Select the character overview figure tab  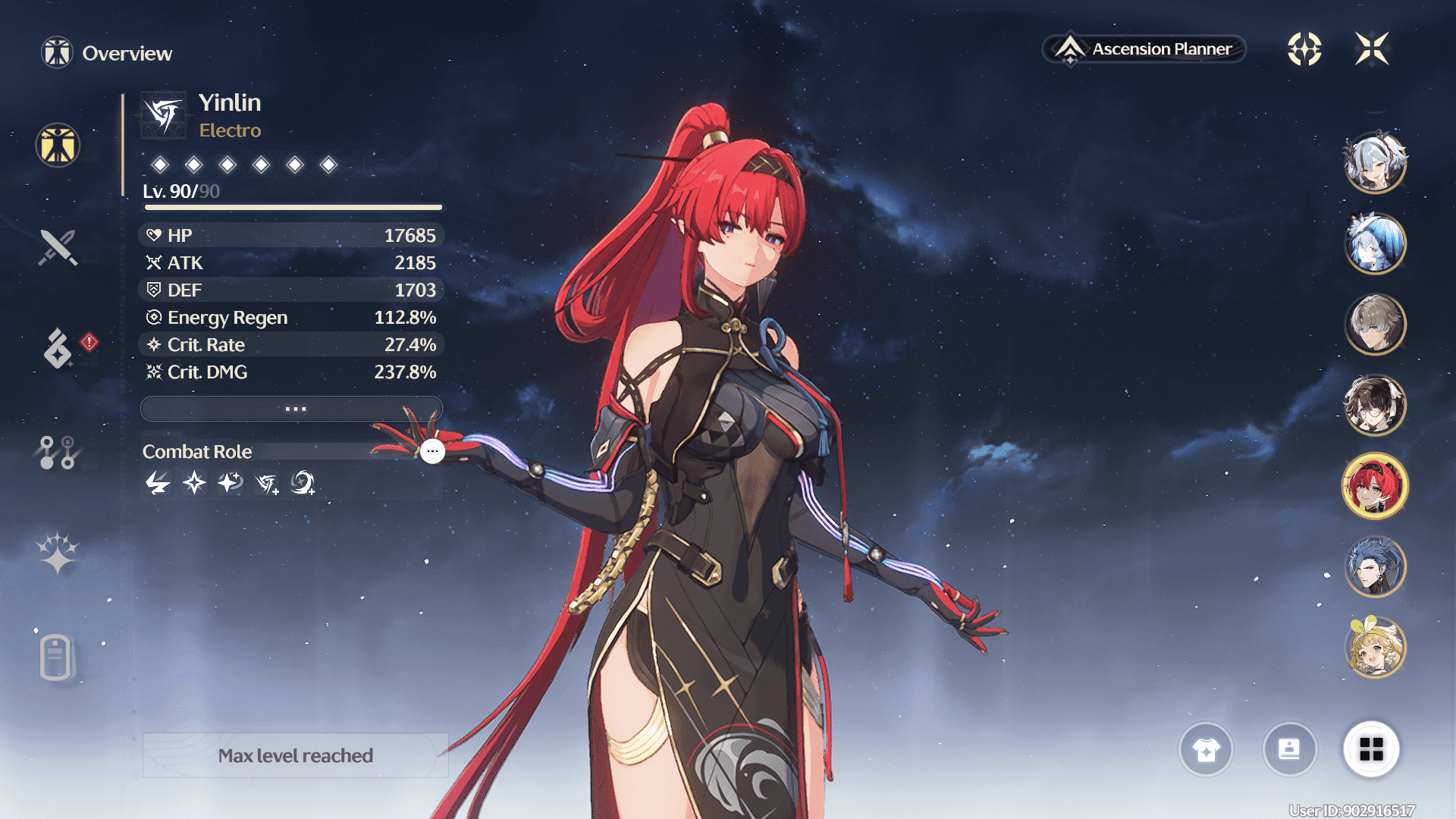pos(58,145)
